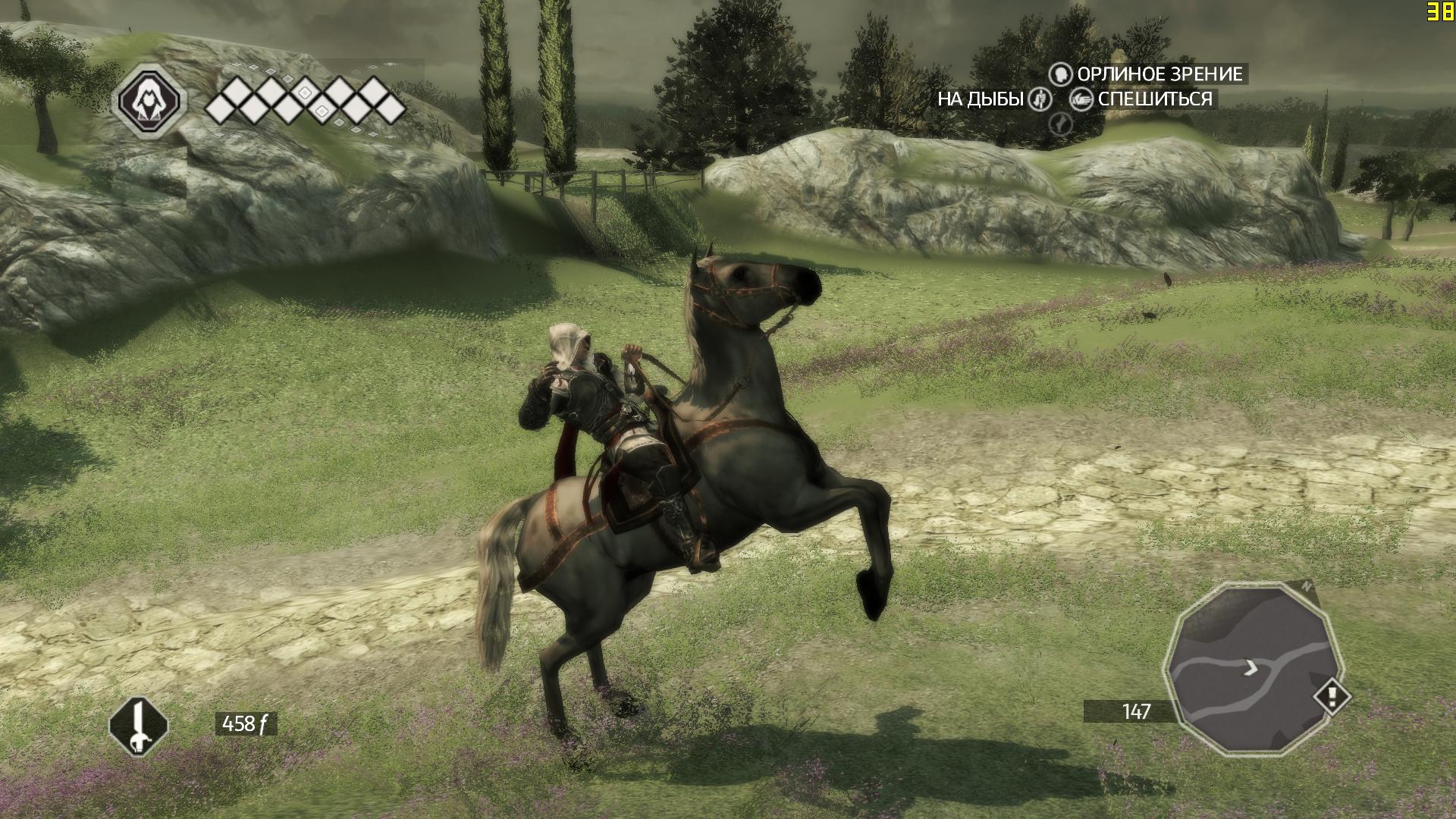Choose the Спешиться dismount action

pos(1142,99)
